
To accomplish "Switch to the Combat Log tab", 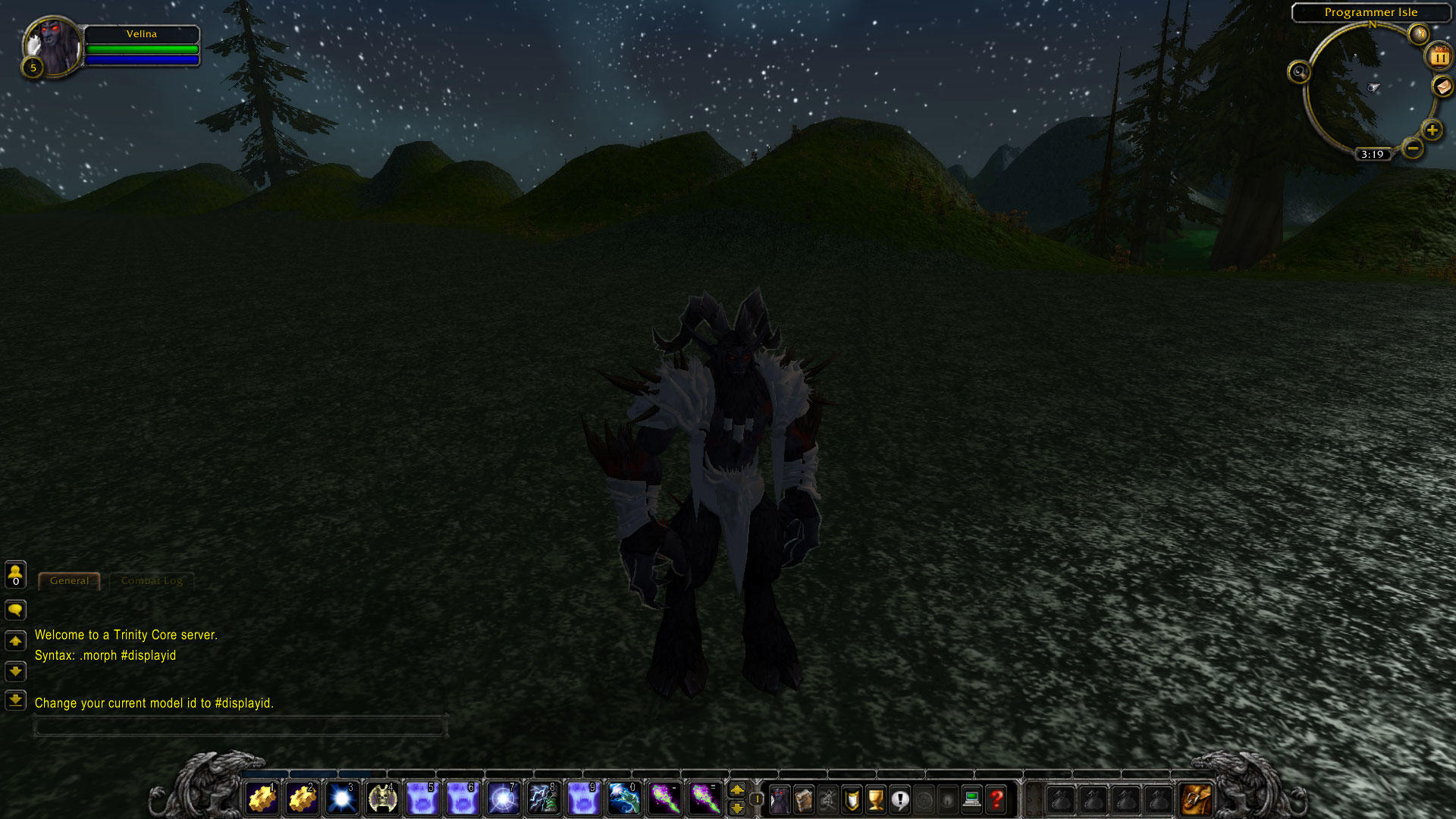I will [152, 581].
